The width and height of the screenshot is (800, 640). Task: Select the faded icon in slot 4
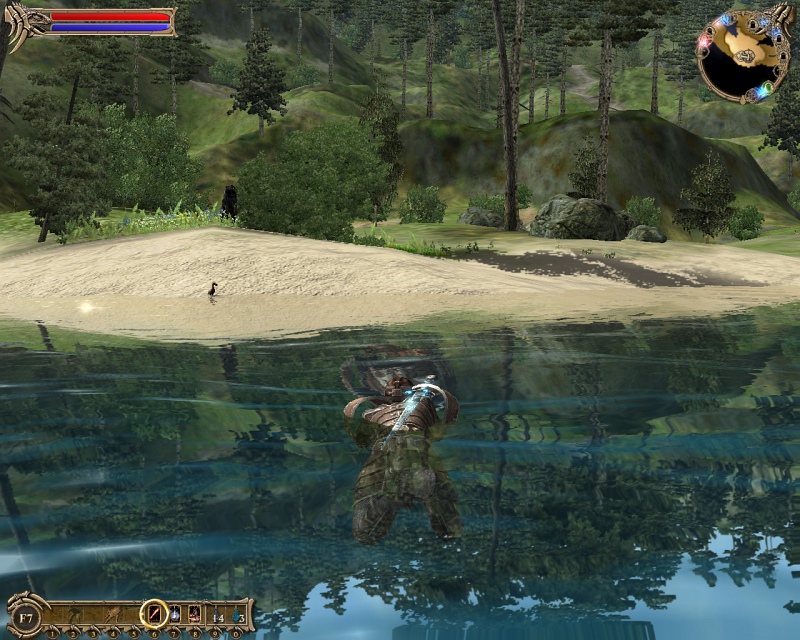pos(113,613)
